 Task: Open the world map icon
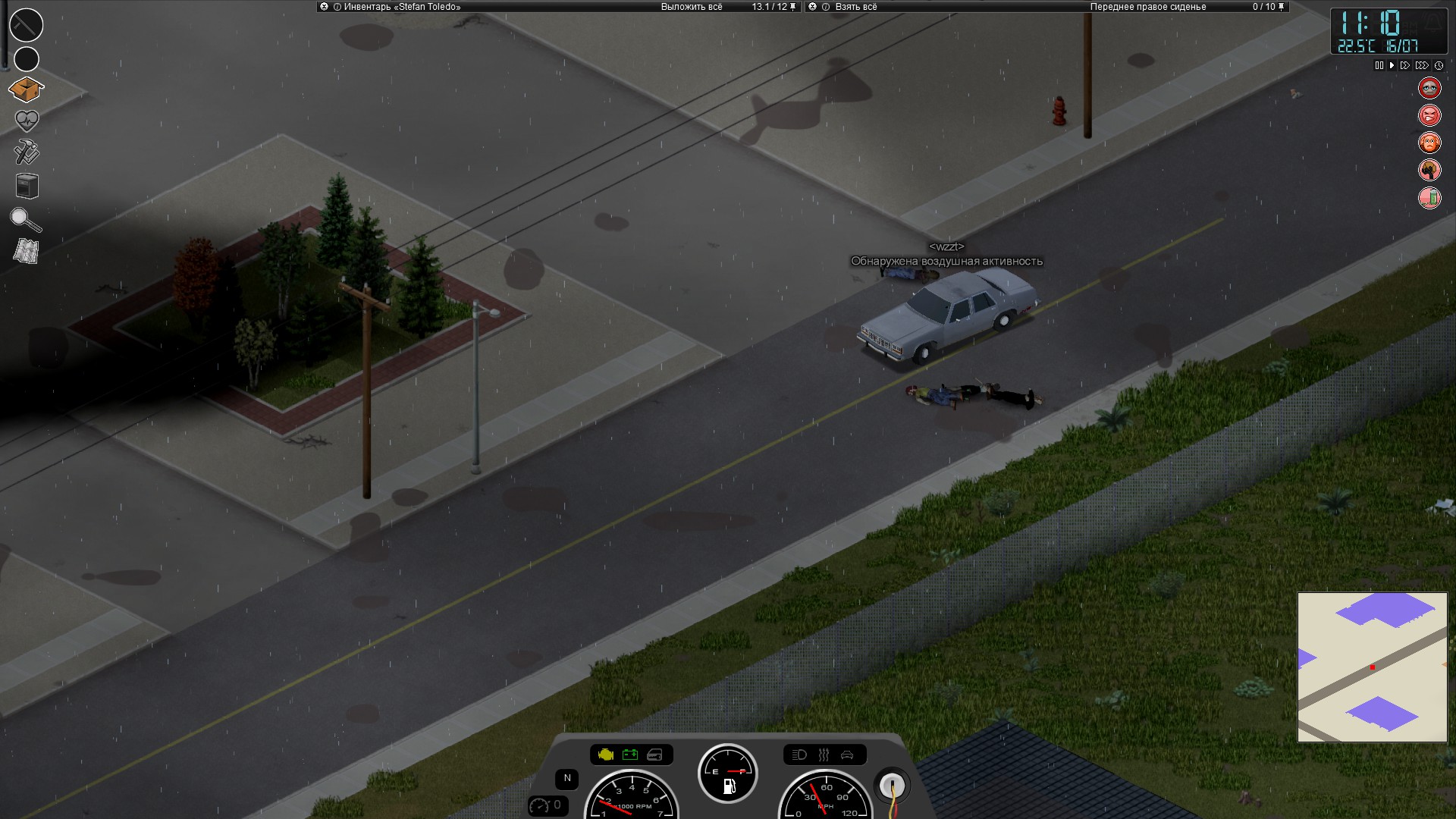click(x=27, y=251)
